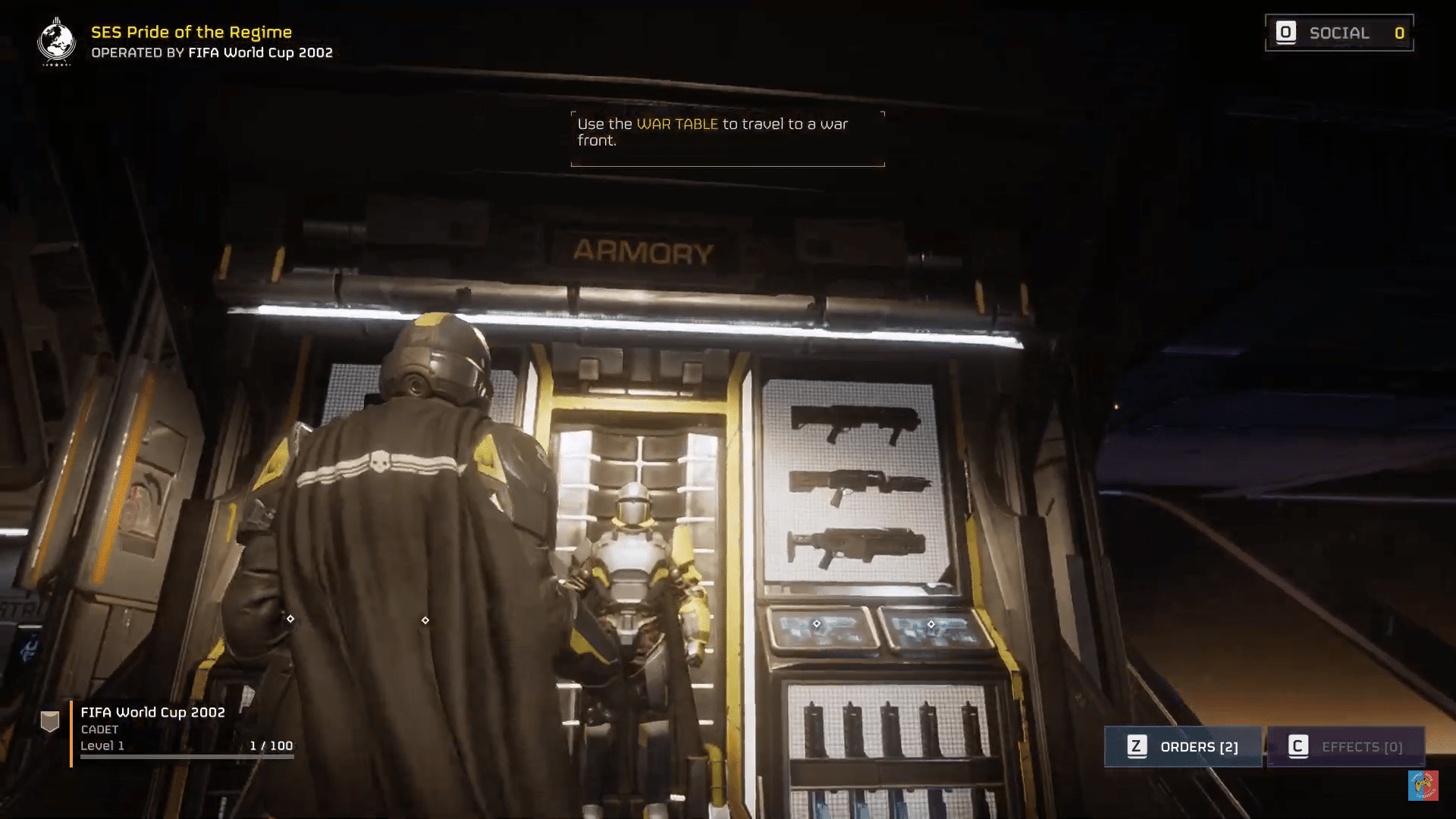This screenshot has height=819, width=1456.
Task: Click the SES Pride of the Regime title
Action: coord(190,32)
